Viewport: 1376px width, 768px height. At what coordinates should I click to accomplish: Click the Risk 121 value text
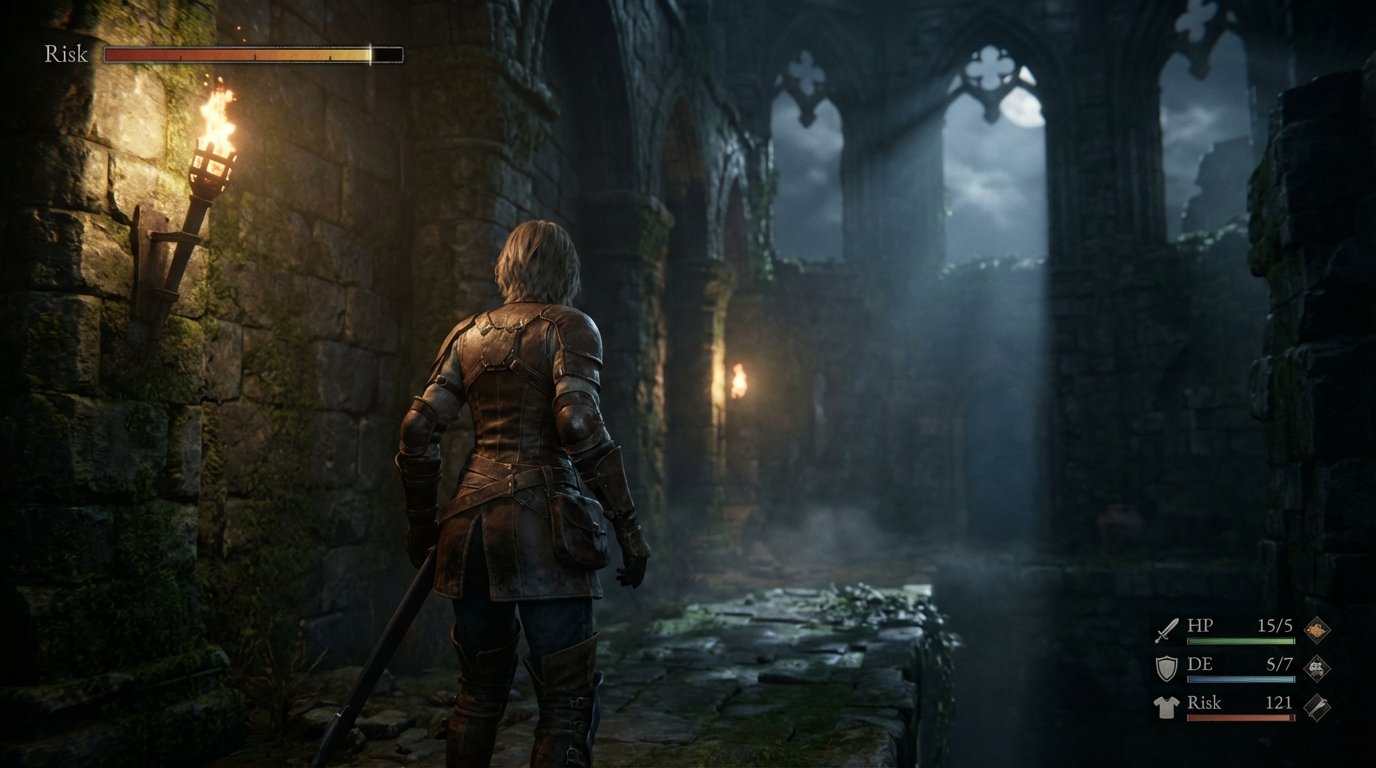click(1279, 703)
